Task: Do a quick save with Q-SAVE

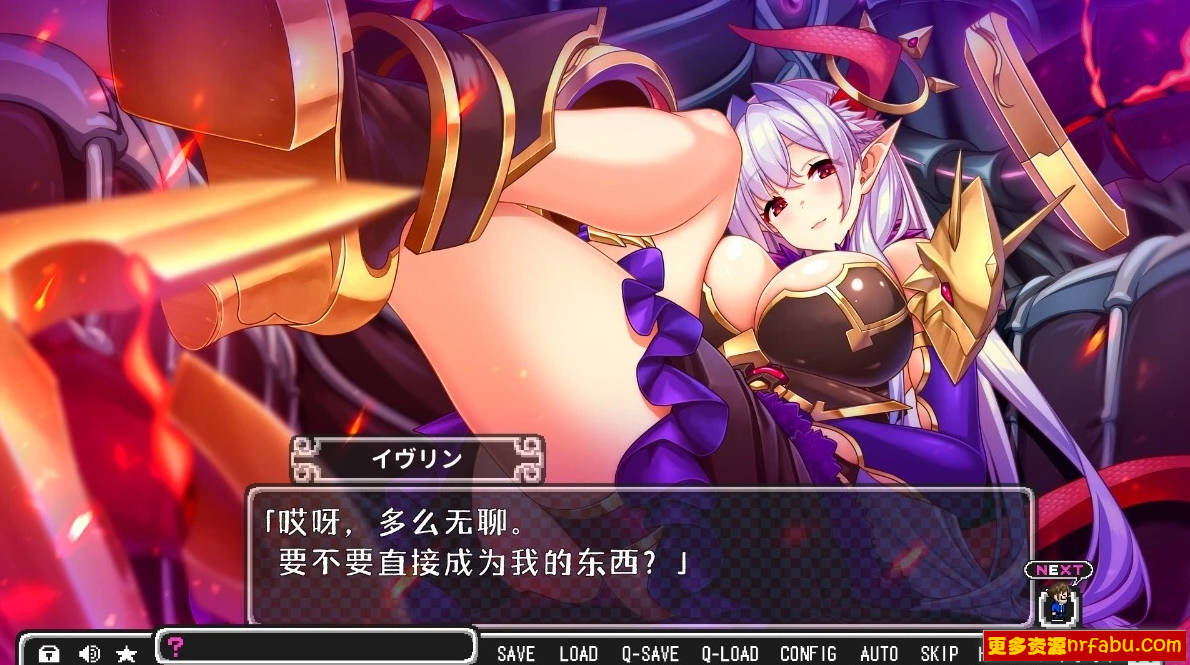Action: (650, 654)
